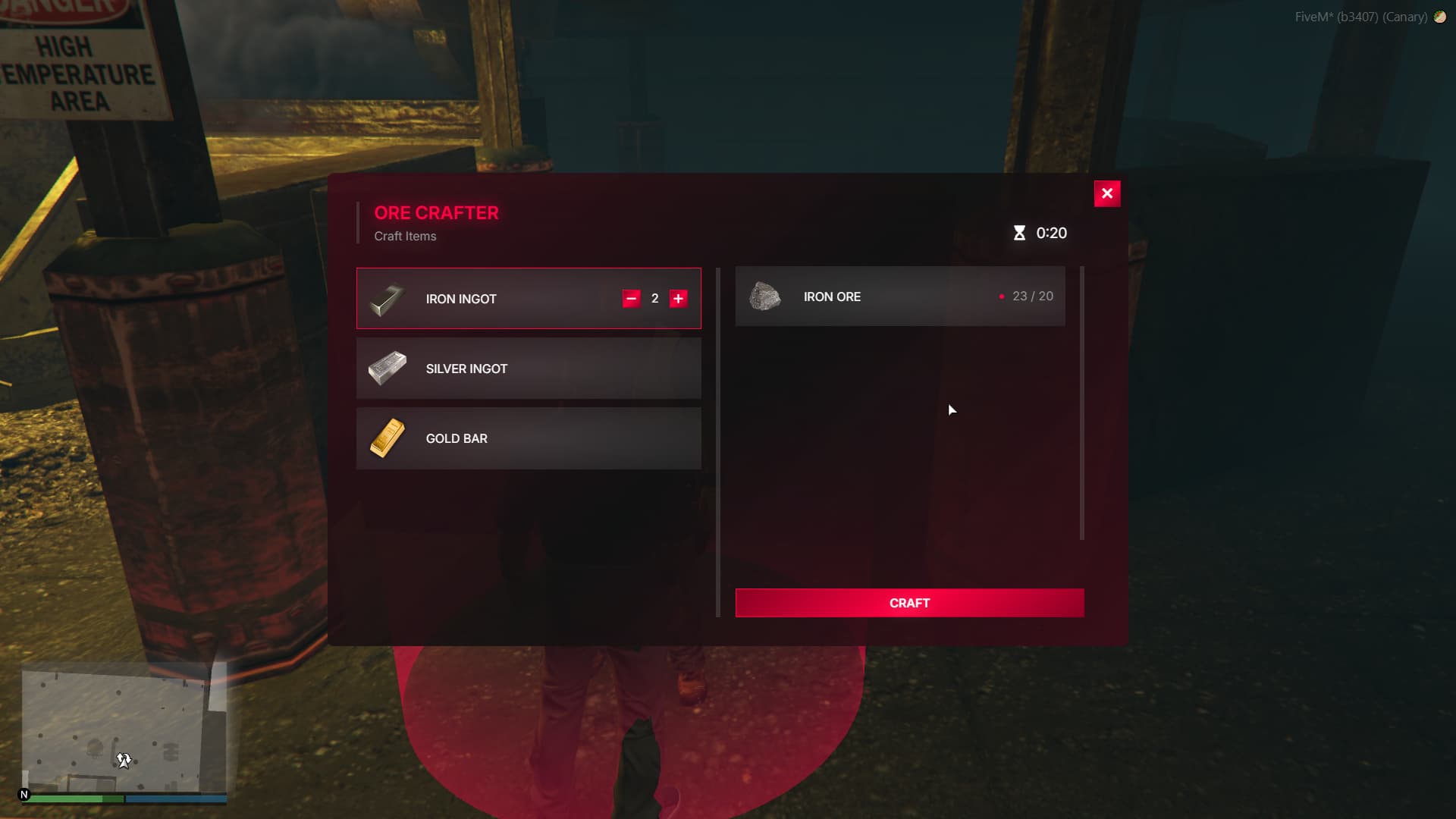The image size is (1456, 819).
Task: Select the Iron Ingot recipe entry
Action: 529,299
